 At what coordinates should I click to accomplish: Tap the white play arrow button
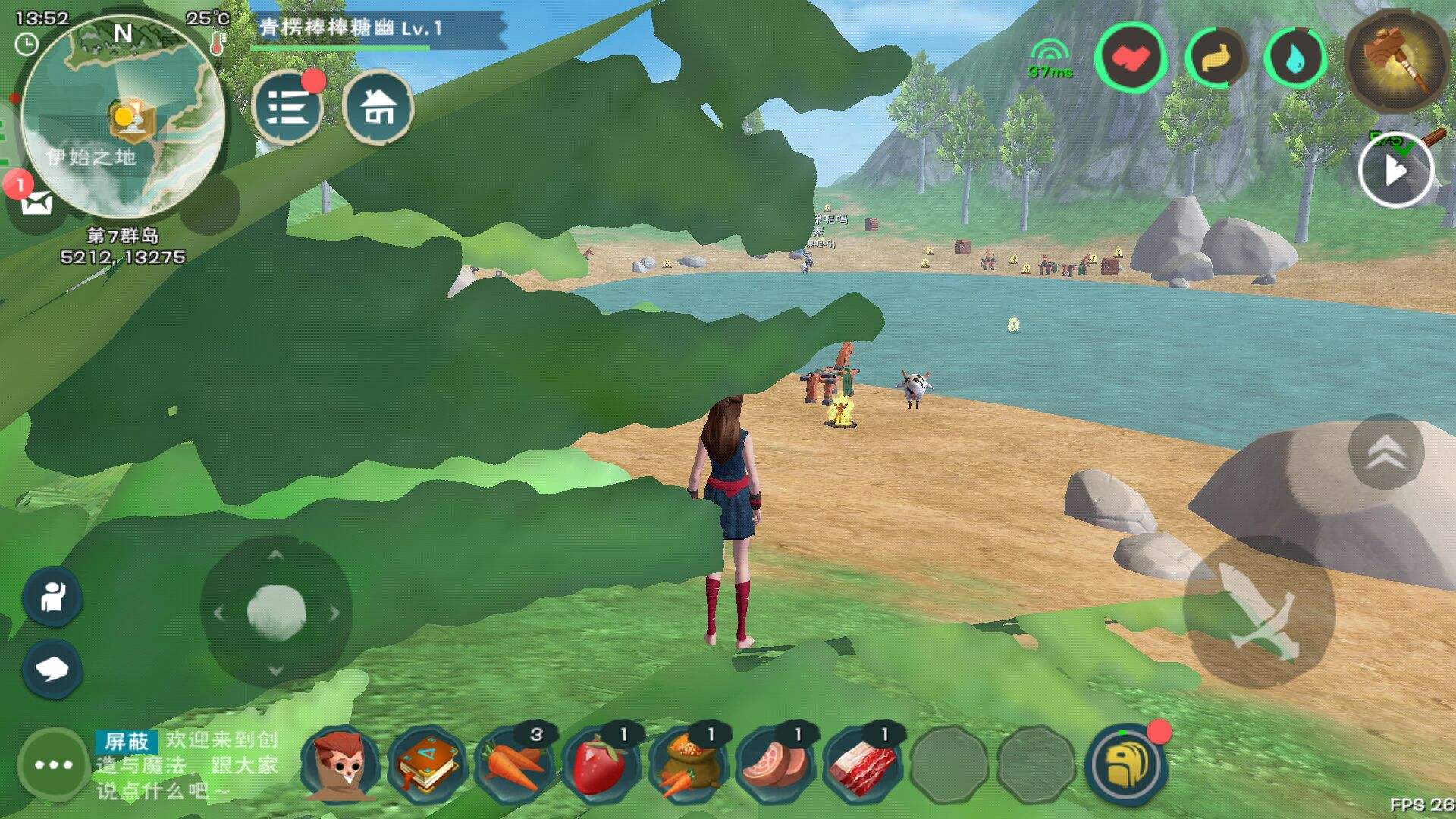[x=1395, y=171]
